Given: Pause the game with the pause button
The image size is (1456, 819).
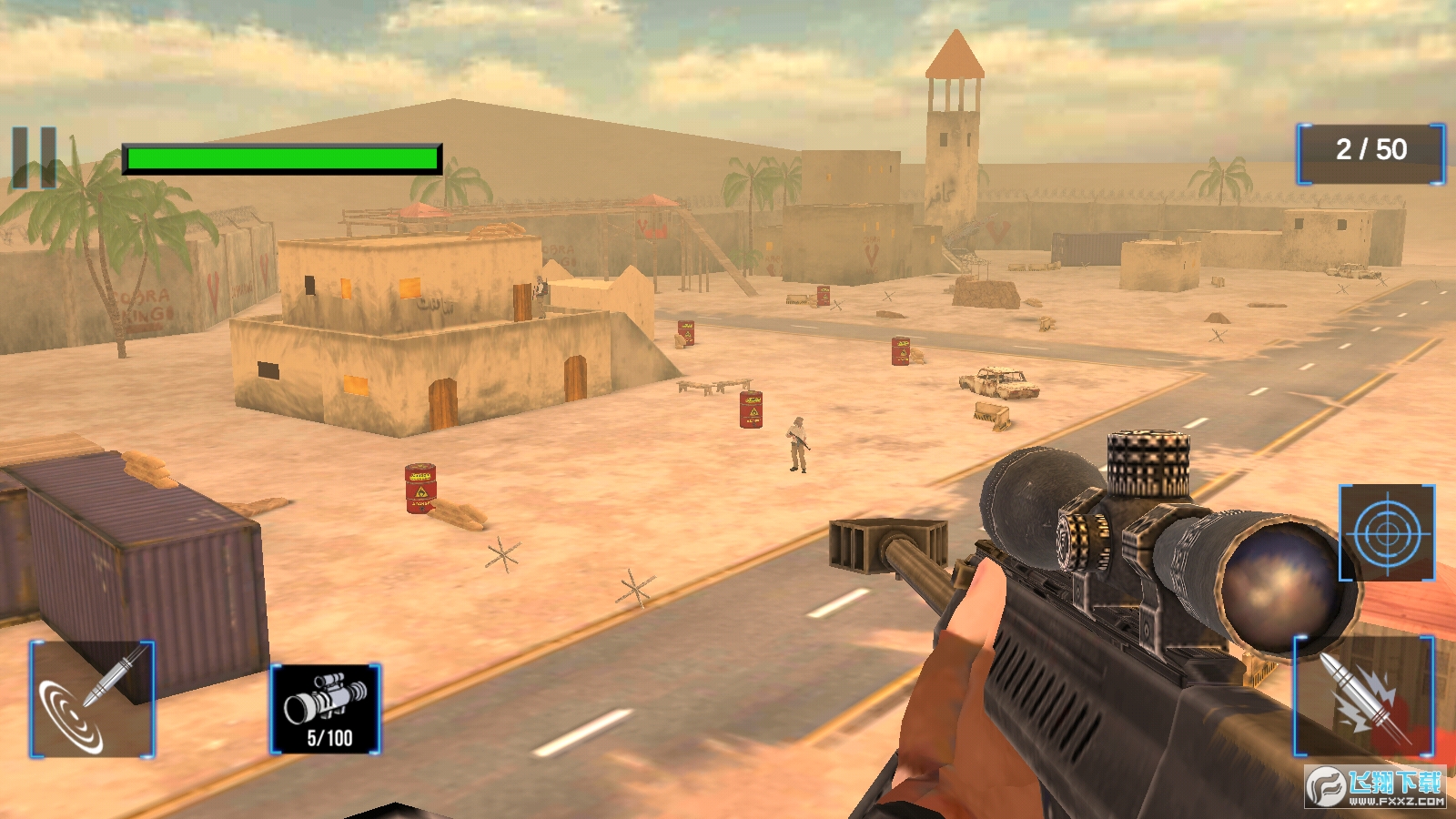Looking at the screenshot, I should pyautogui.click(x=35, y=158).
